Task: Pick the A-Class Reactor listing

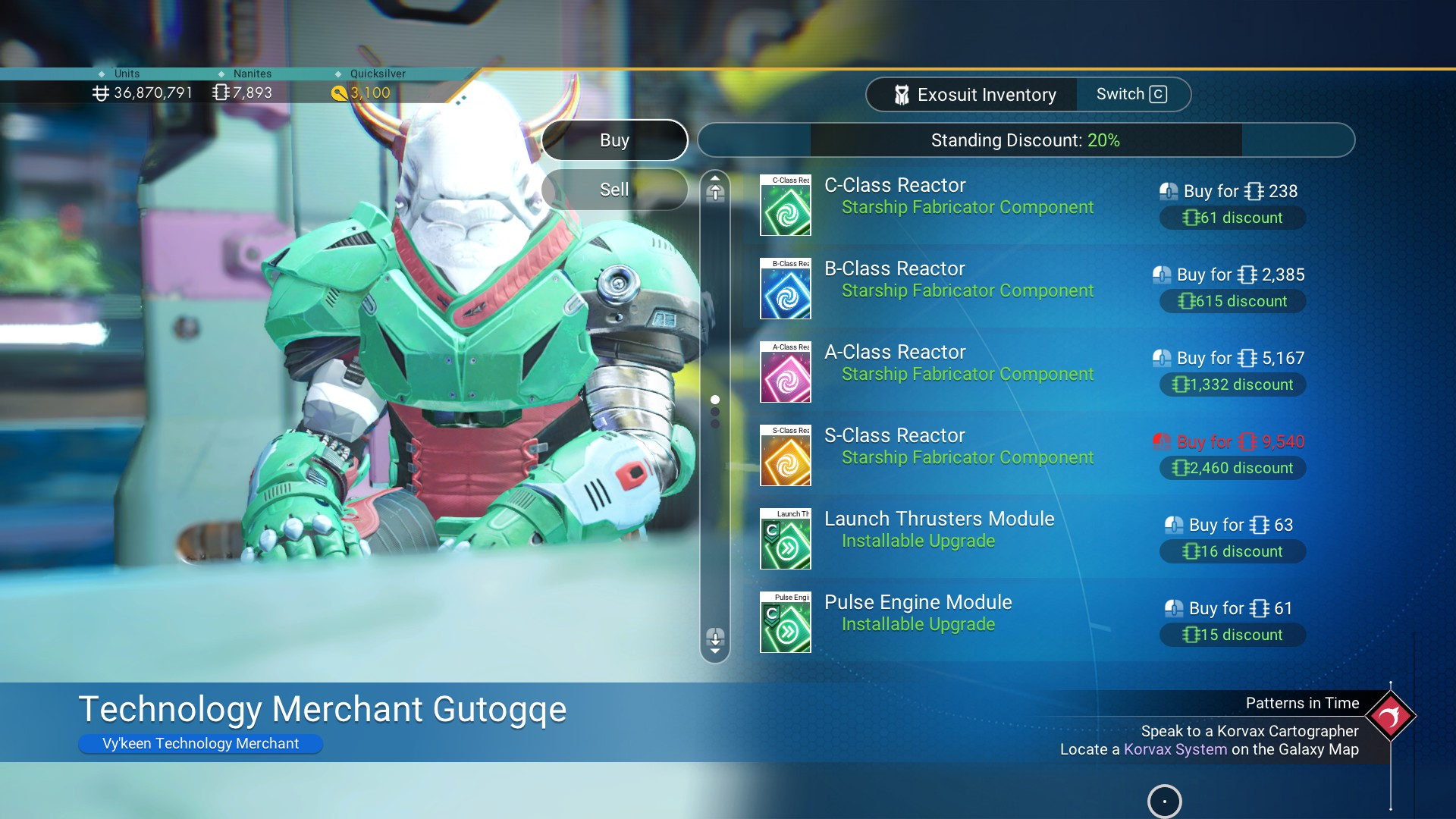Action: pyautogui.click(x=959, y=362)
